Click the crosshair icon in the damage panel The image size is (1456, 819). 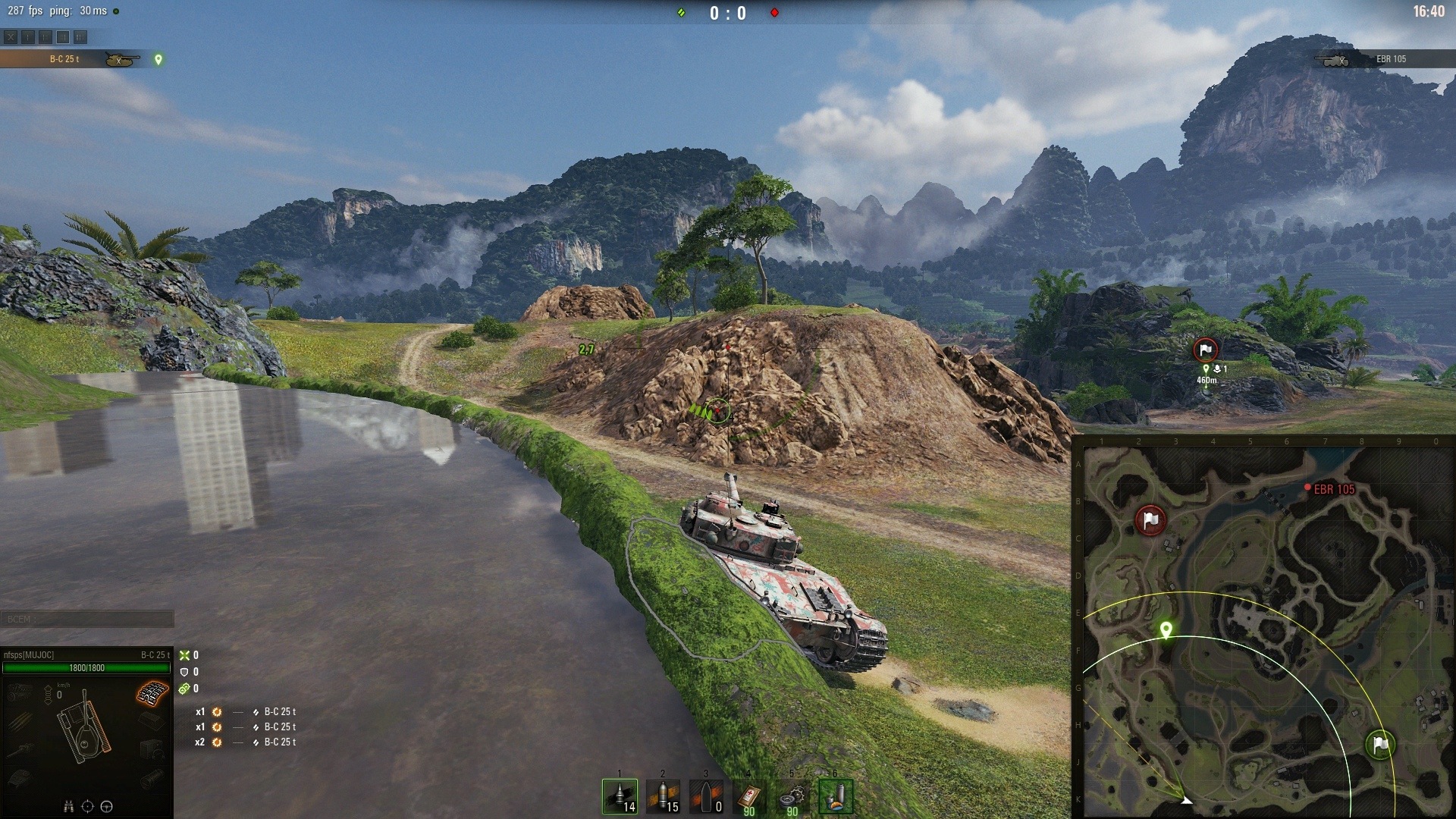pyautogui.click(x=87, y=806)
